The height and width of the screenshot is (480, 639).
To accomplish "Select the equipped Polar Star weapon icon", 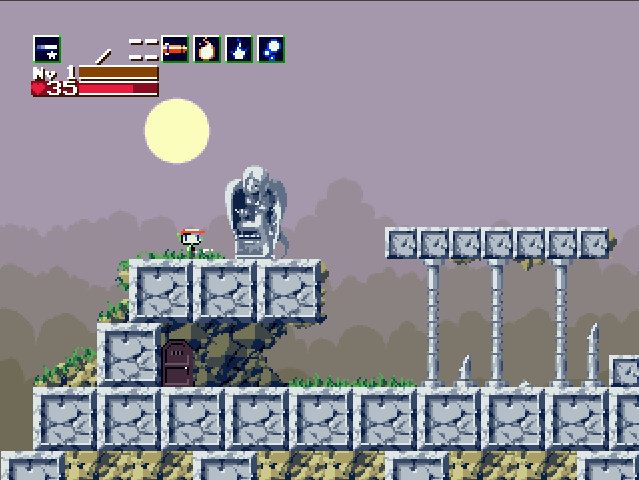I will click(x=47, y=48).
